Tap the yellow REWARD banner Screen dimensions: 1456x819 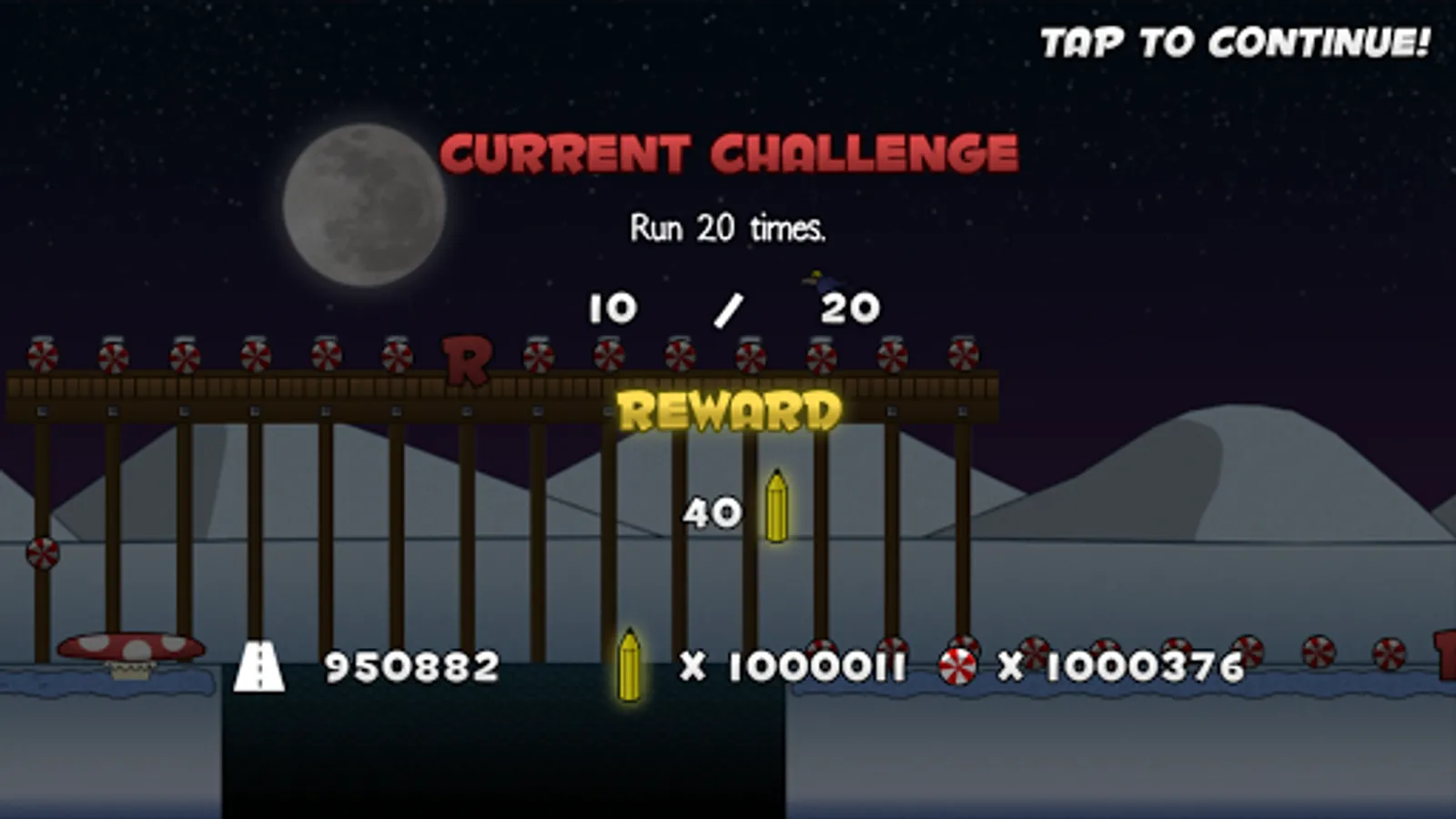click(728, 411)
